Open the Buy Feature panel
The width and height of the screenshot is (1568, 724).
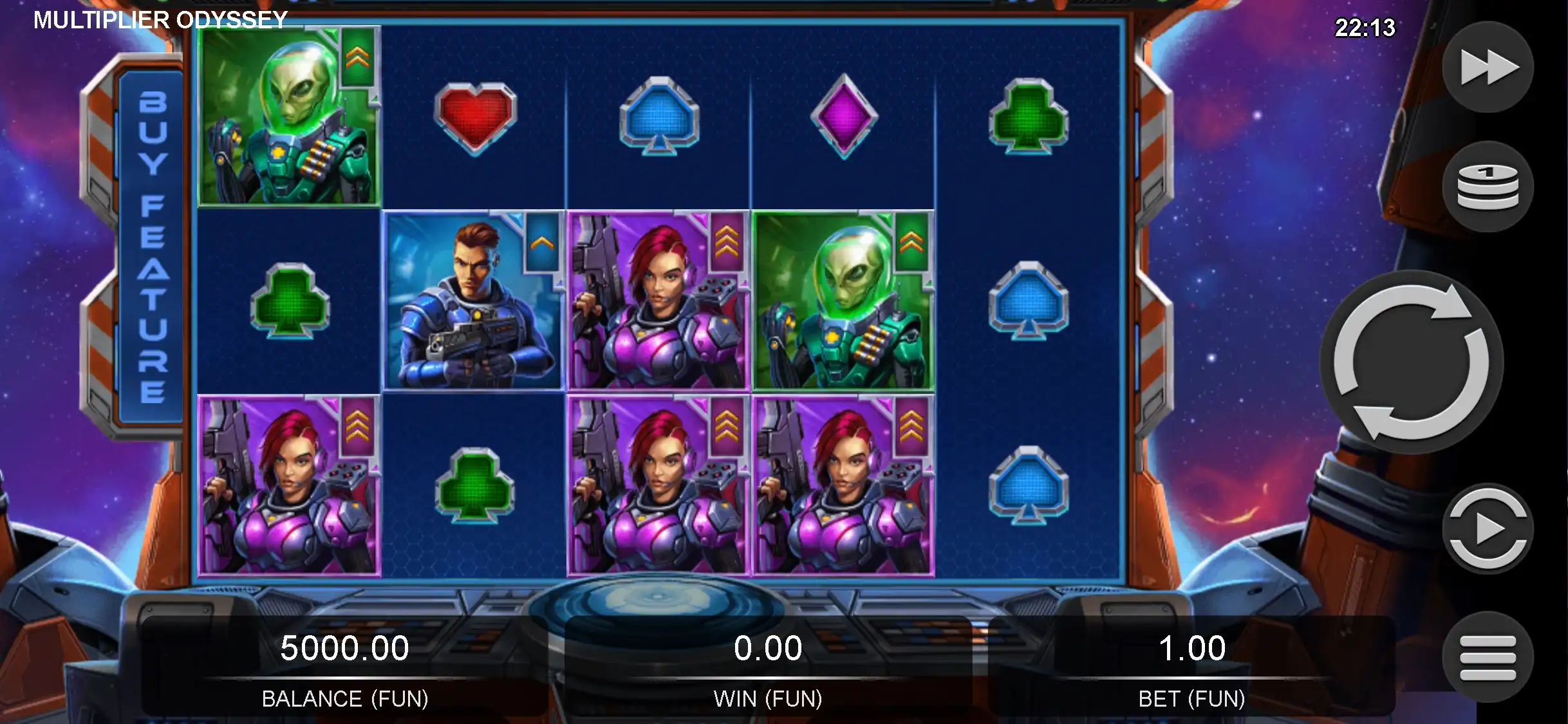point(152,247)
